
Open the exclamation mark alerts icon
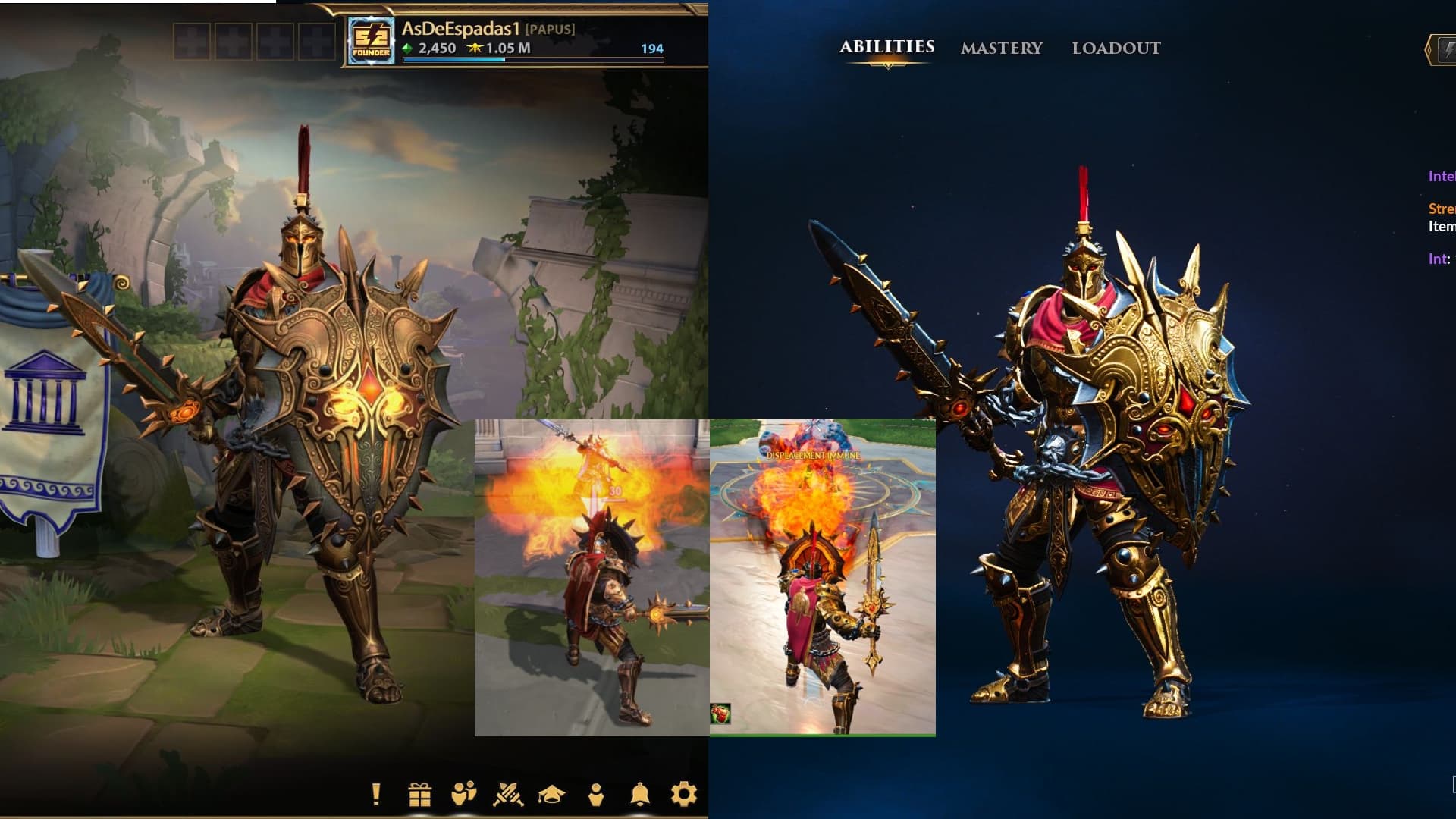[376, 794]
